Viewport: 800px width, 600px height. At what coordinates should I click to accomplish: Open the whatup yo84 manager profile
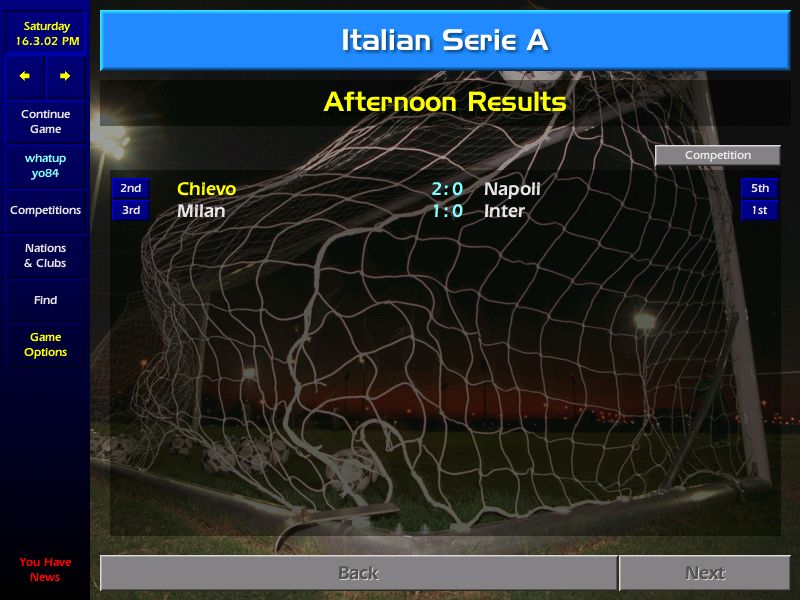(x=45, y=166)
